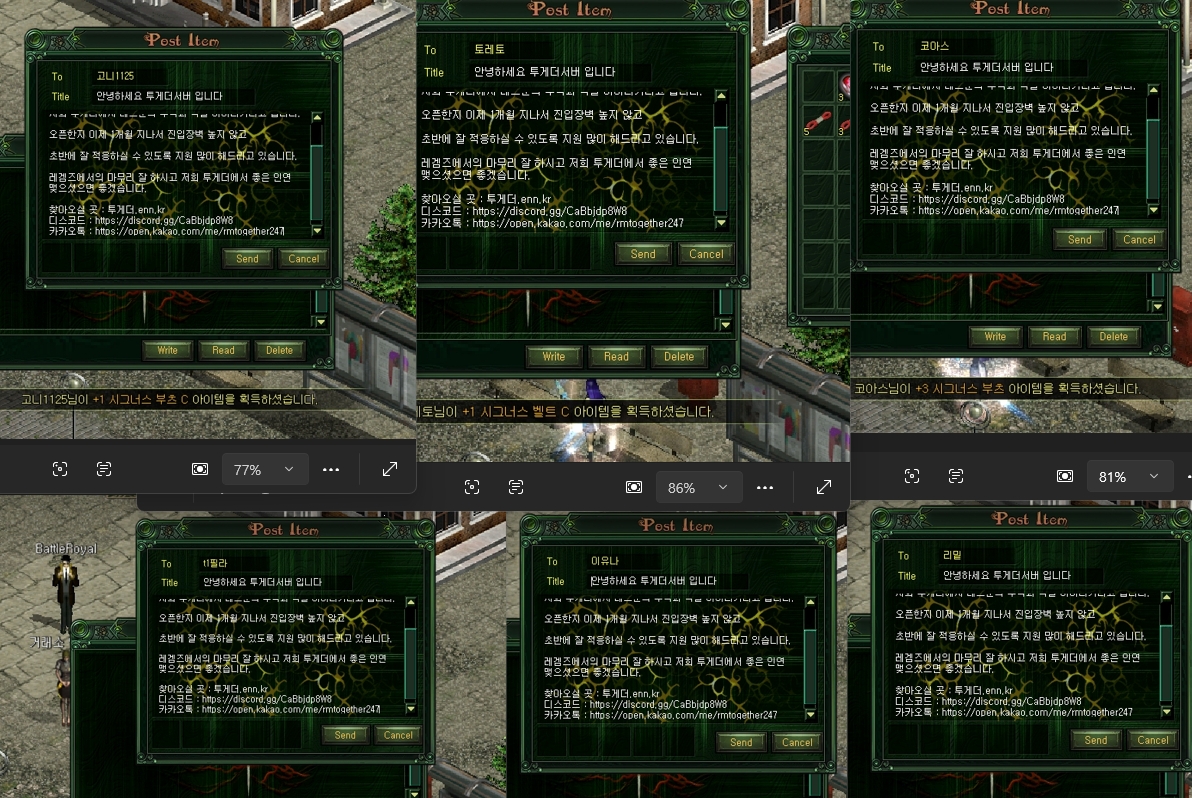Viewport: 1192px width, 798px height.
Task: Cancel the post addressed to 고니1125
Action: tap(303, 258)
